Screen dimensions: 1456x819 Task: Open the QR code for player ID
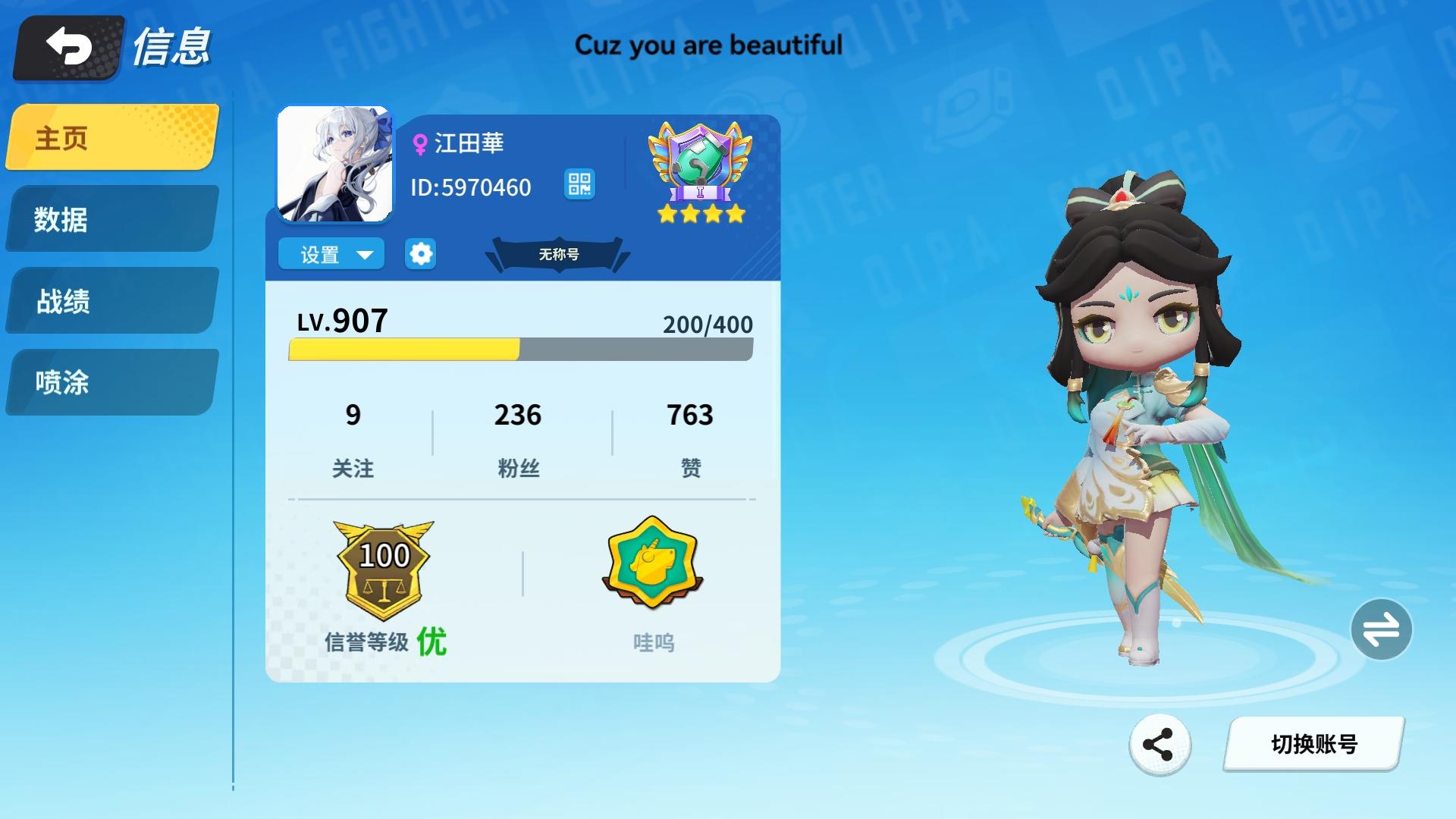coord(579,184)
